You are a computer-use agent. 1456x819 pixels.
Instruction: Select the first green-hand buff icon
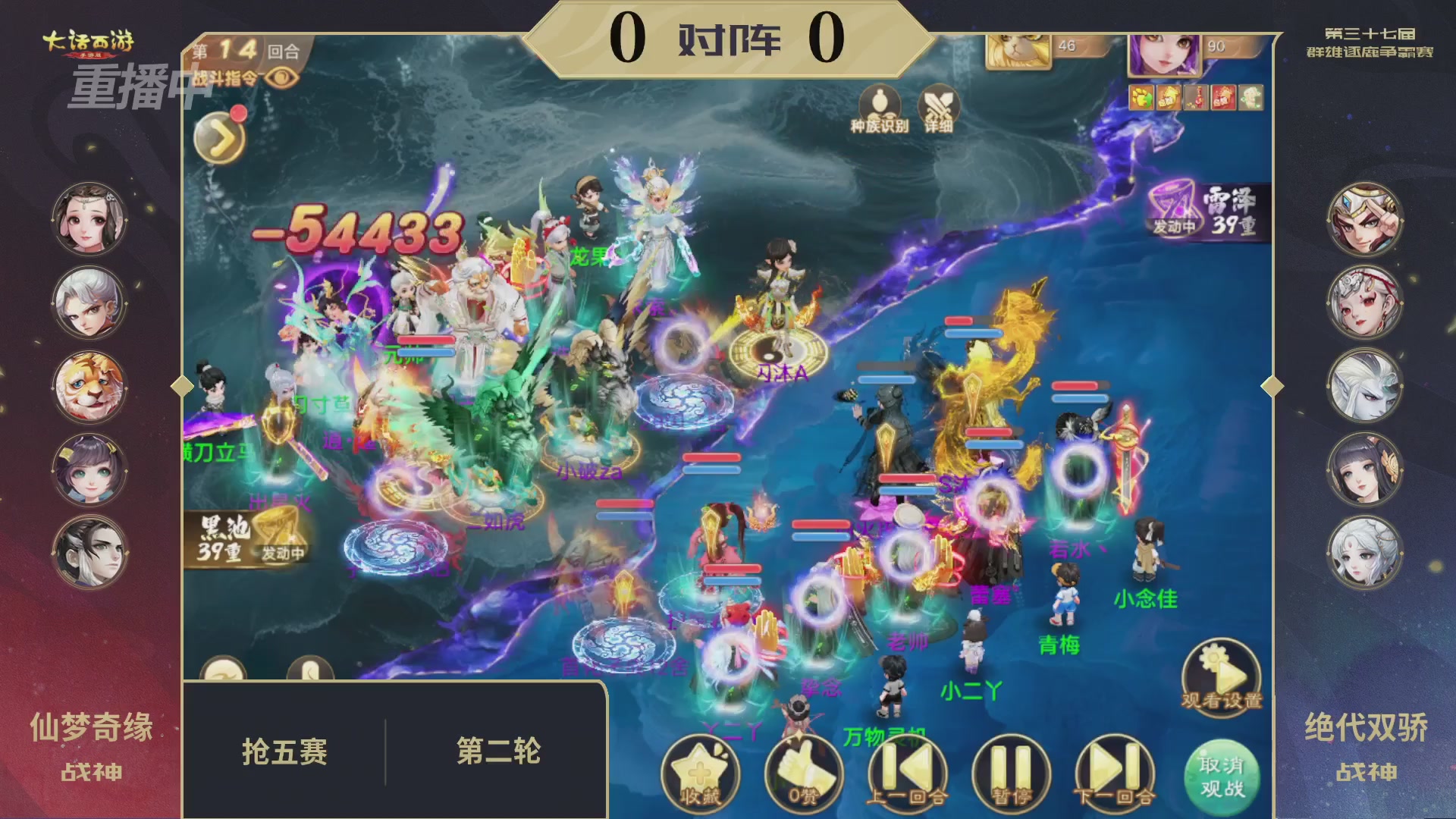[1141, 97]
